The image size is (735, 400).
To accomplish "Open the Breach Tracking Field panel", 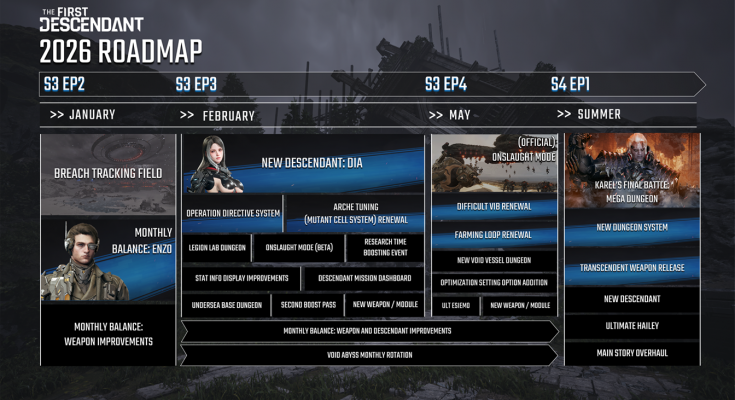I will pyautogui.click(x=107, y=174).
